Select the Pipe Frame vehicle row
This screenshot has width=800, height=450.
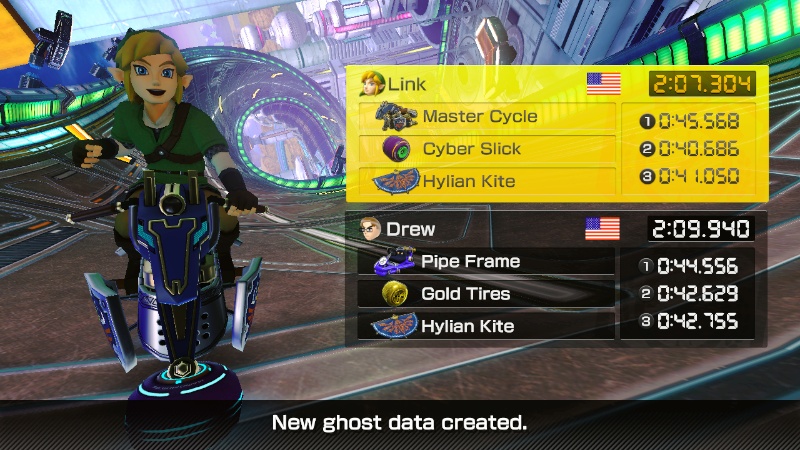(486, 262)
